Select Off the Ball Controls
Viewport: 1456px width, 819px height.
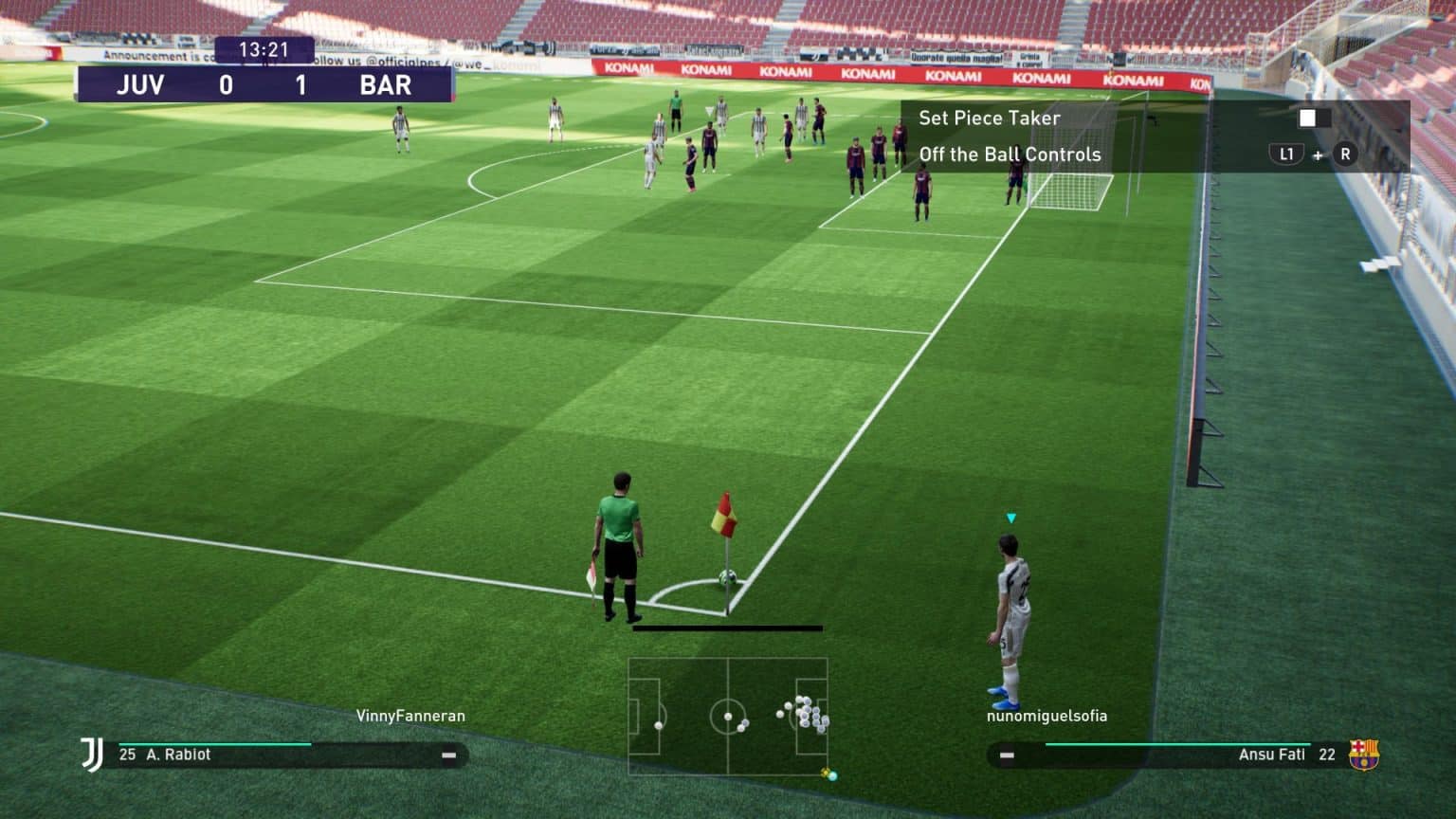click(1011, 154)
